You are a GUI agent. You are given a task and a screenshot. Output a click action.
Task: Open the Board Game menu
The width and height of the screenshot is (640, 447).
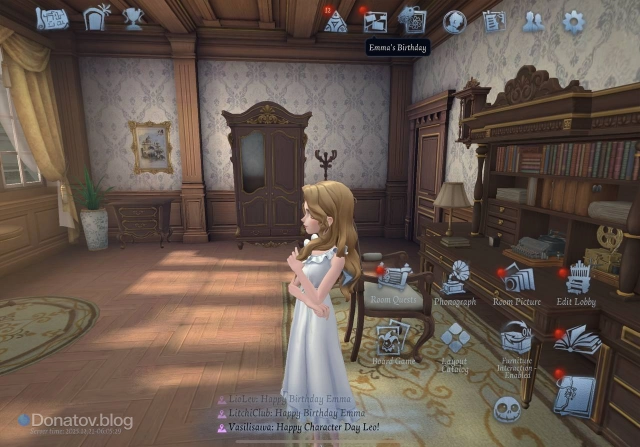pos(393,337)
